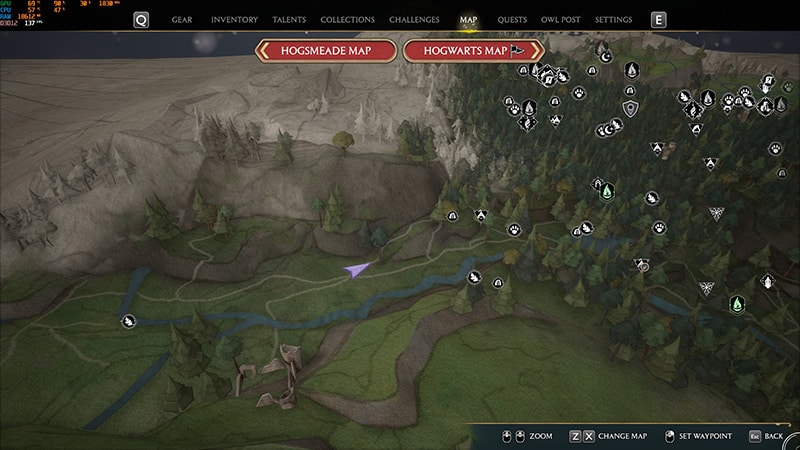Select the Map tab
The width and height of the screenshot is (800, 450).
click(468, 19)
